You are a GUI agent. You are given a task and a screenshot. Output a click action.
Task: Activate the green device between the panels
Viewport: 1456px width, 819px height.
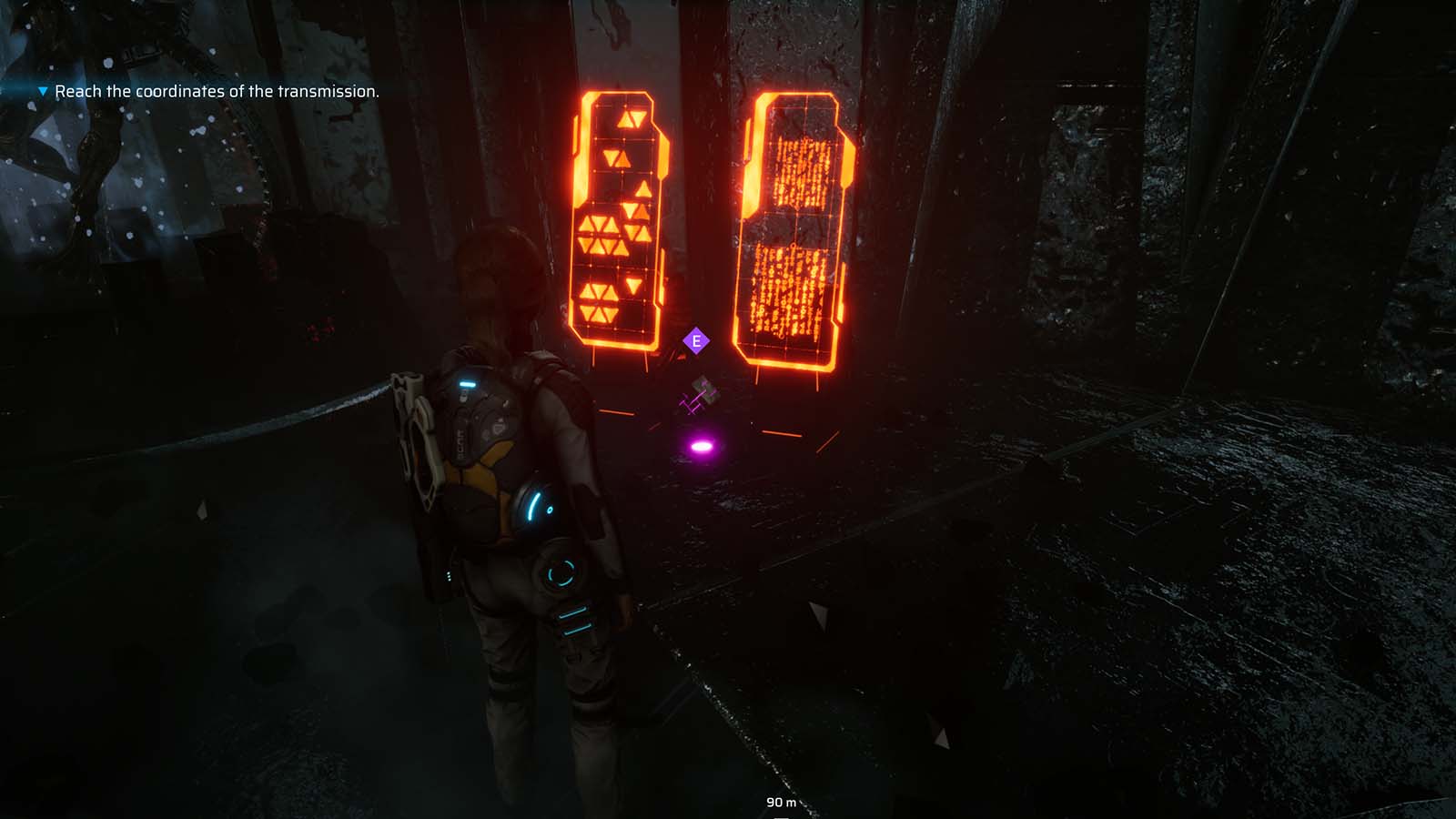[705, 391]
